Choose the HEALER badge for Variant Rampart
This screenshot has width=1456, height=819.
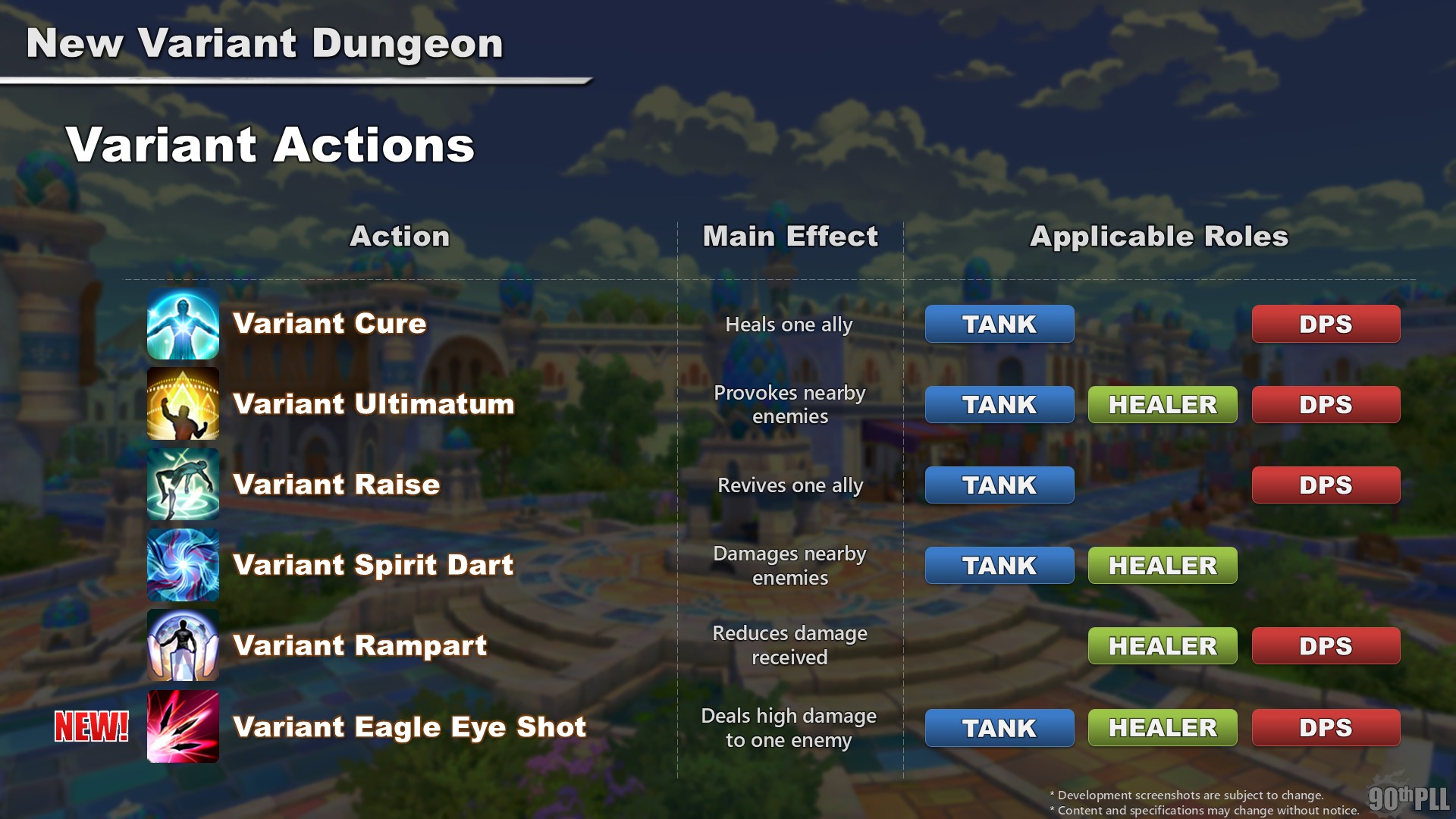(1163, 645)
